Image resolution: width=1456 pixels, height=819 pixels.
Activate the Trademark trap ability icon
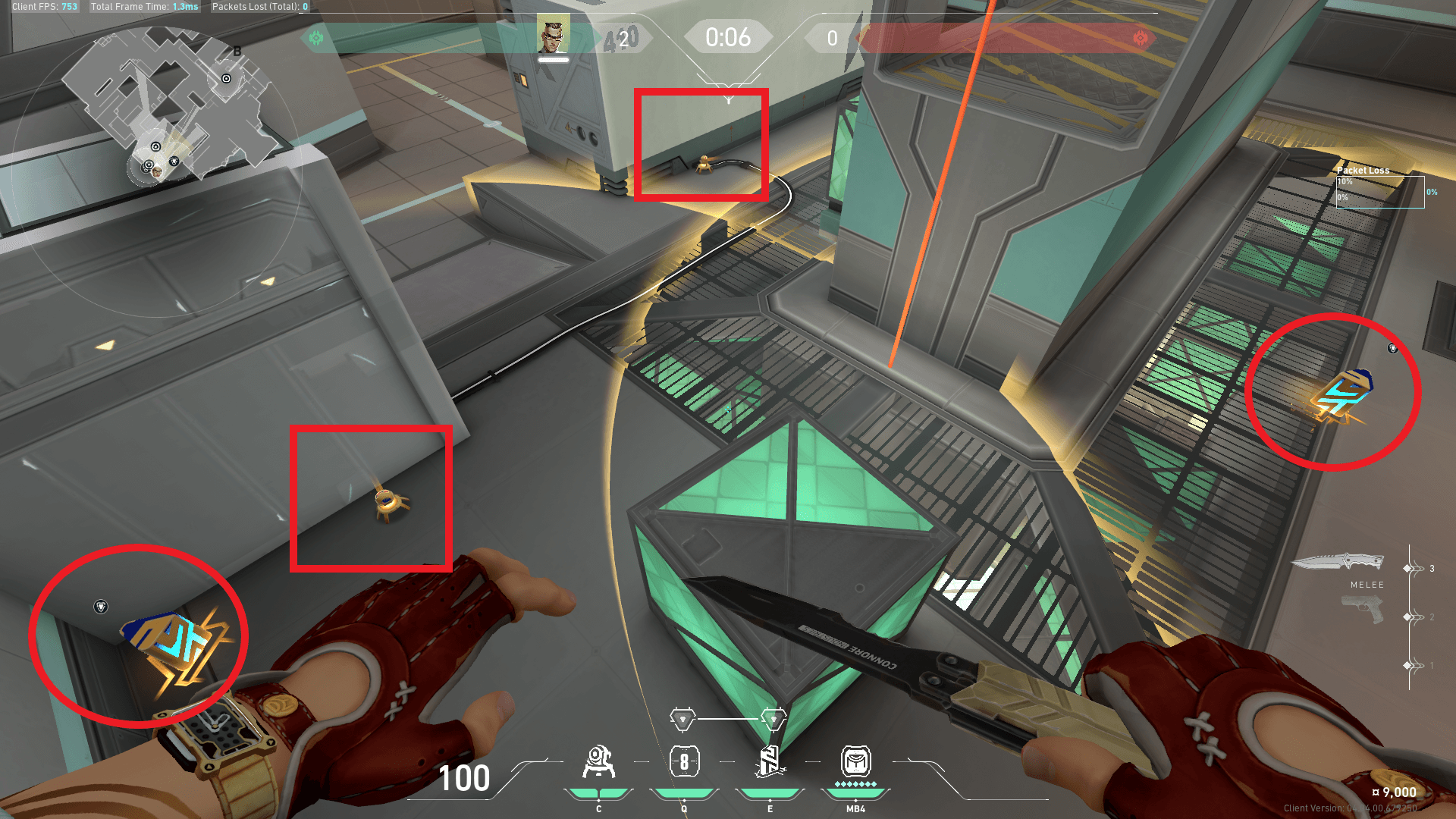coord(598,762)
